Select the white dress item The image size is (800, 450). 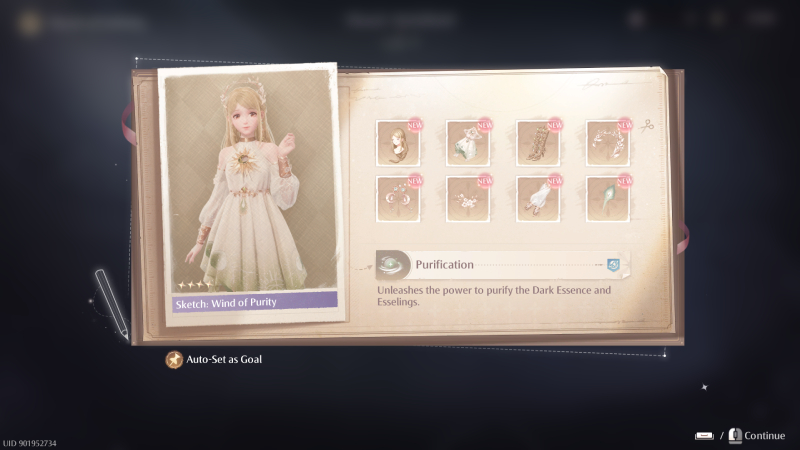click(x=467, y=143)
